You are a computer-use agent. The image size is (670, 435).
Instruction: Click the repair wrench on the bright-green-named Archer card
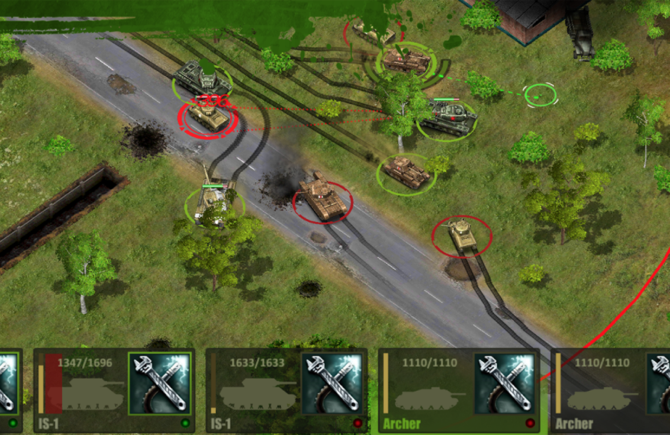[x=503, y=384]
